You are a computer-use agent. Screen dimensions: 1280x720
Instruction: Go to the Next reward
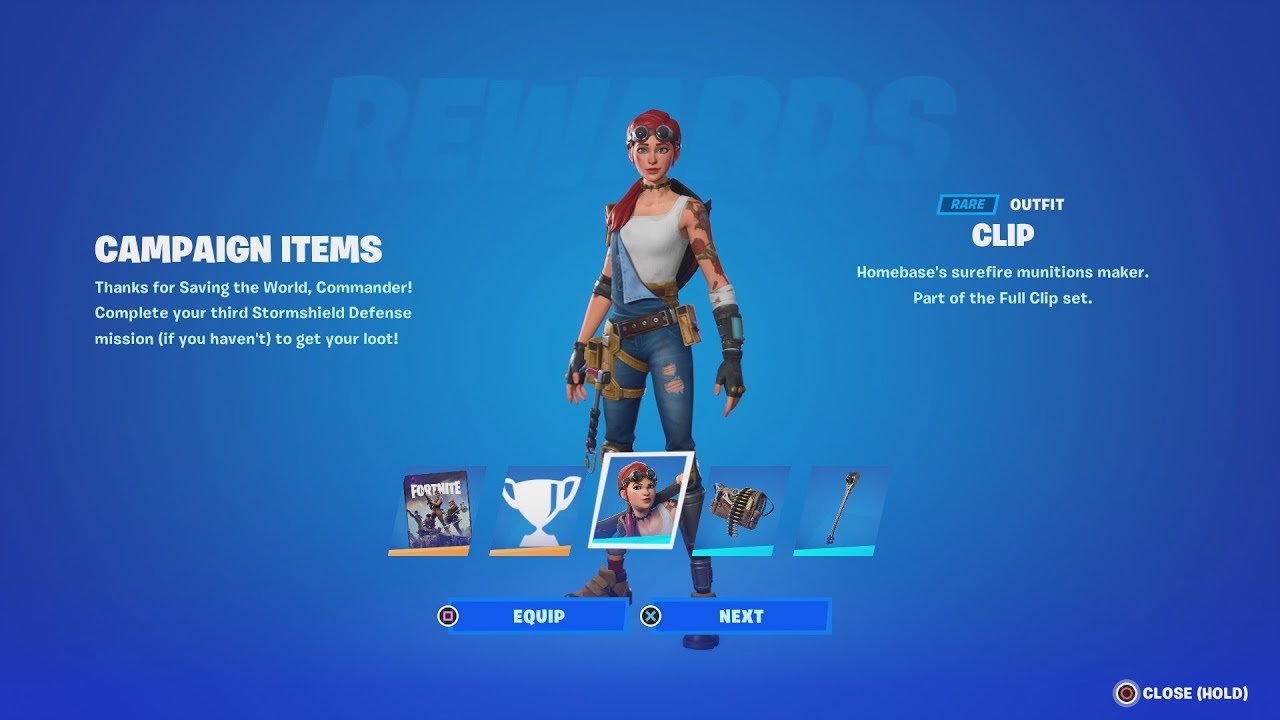tap(740, 616)
